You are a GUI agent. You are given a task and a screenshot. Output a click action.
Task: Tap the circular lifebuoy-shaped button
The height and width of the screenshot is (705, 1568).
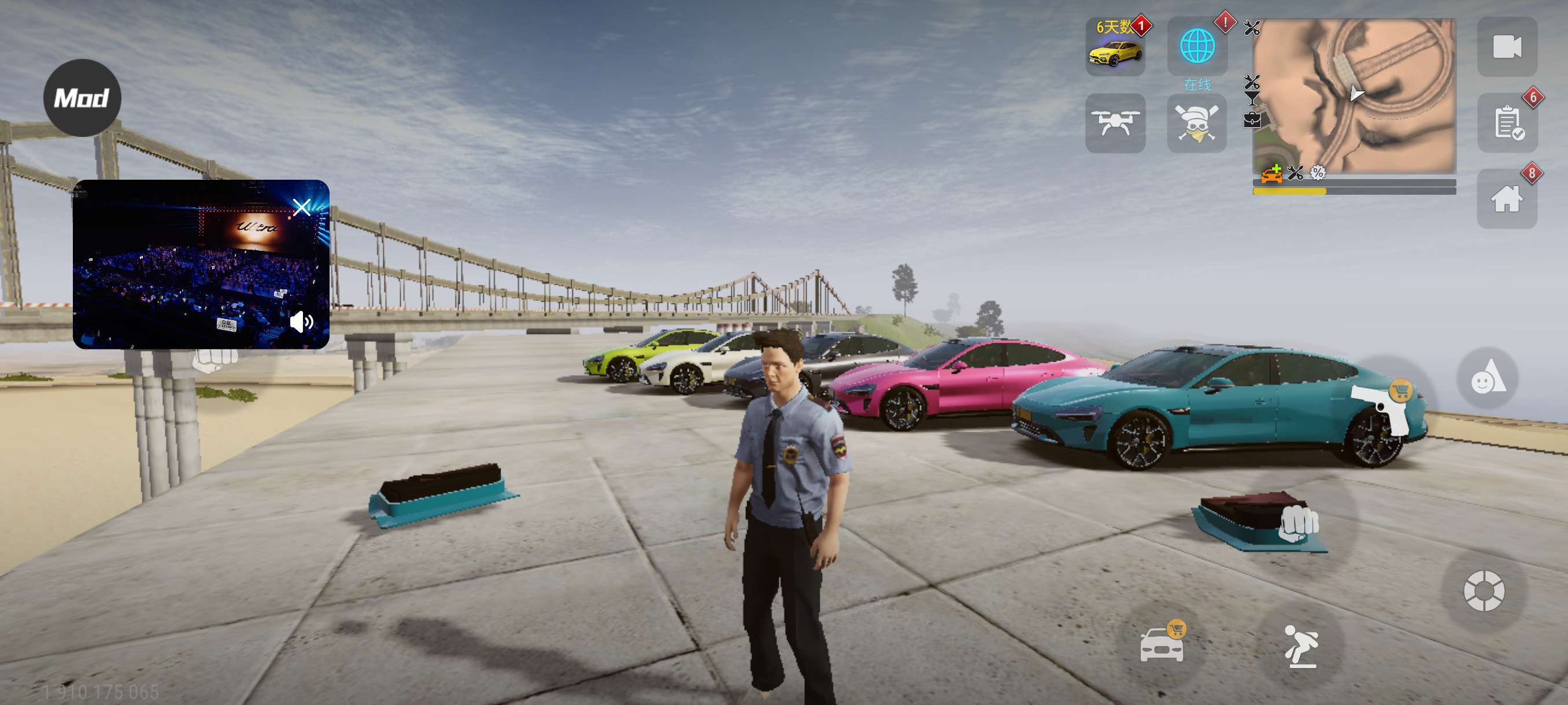coord(1484,590)
